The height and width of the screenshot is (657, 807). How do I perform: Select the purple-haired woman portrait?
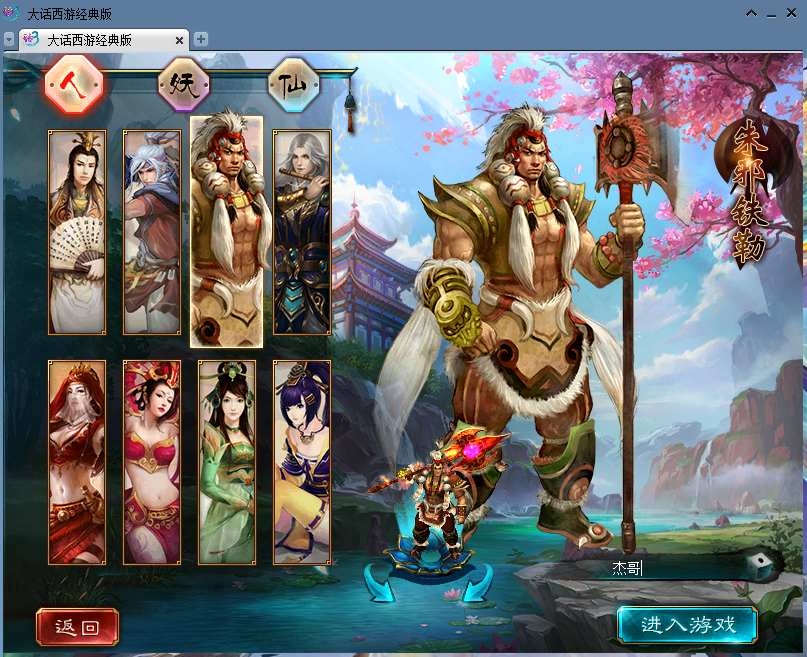tap(302, 462)
